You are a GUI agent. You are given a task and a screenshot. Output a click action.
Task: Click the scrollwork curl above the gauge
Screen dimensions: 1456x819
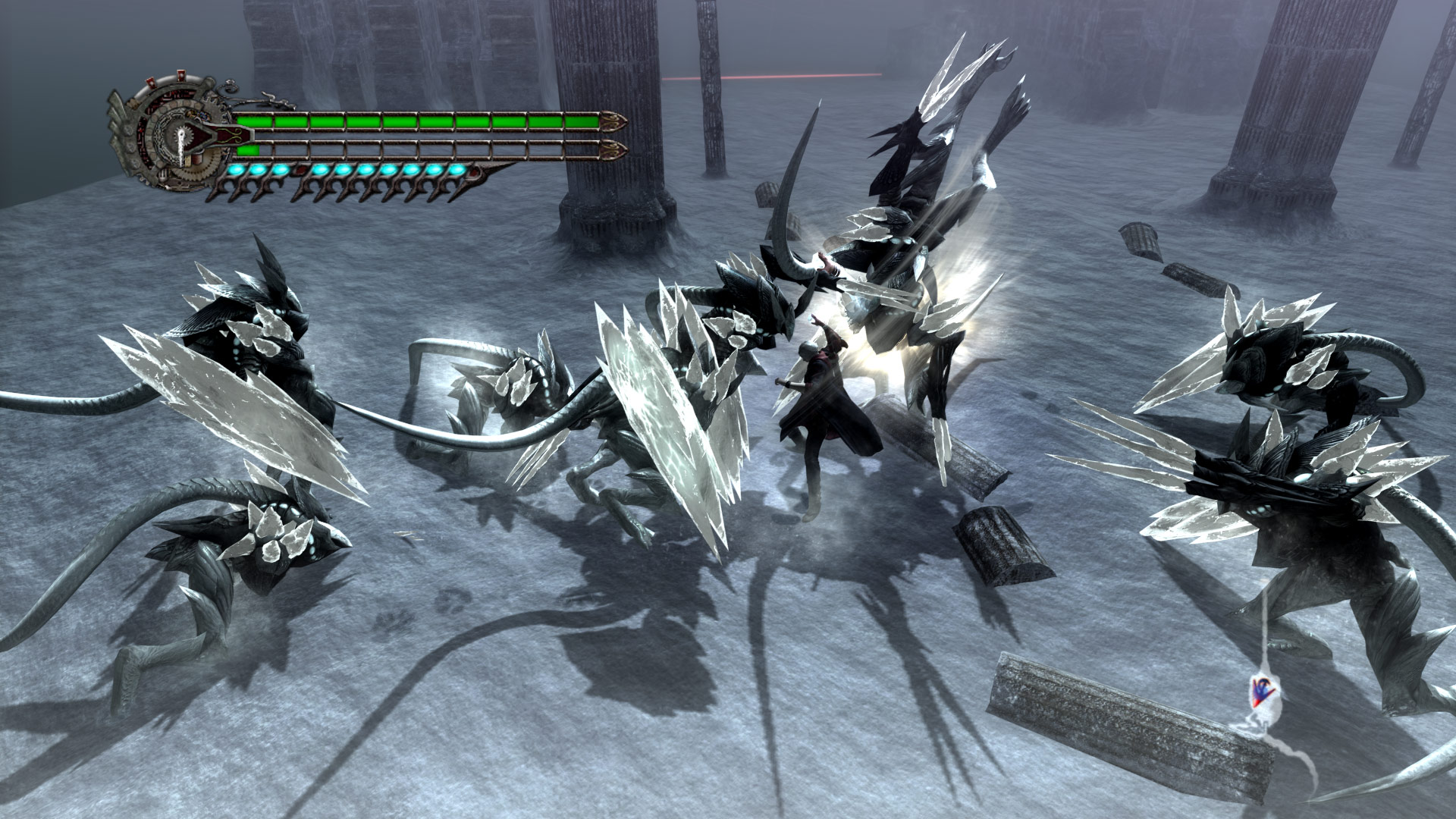[227, 87]
